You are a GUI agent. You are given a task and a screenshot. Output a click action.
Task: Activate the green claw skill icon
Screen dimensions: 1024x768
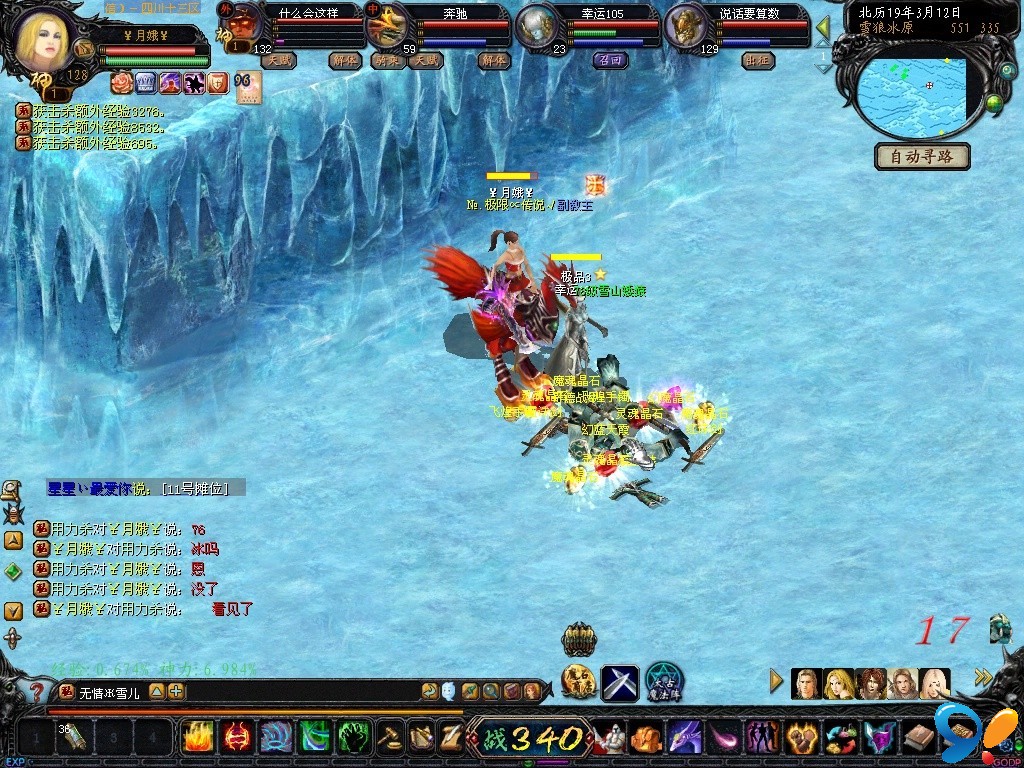pyautogui.click(x=356, y=738)
